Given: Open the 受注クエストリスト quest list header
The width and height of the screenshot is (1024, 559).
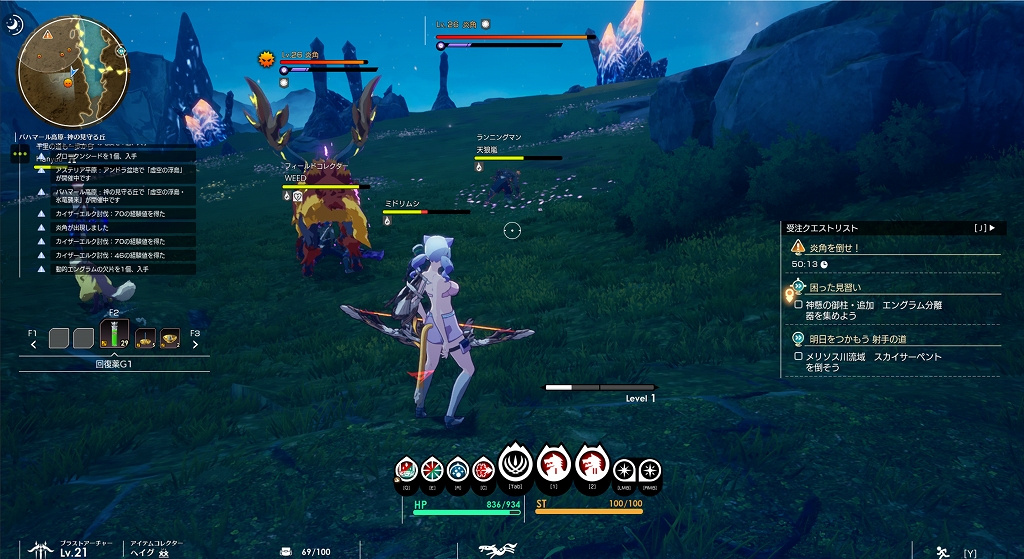Looking at the screenshot, I should 890,228.
